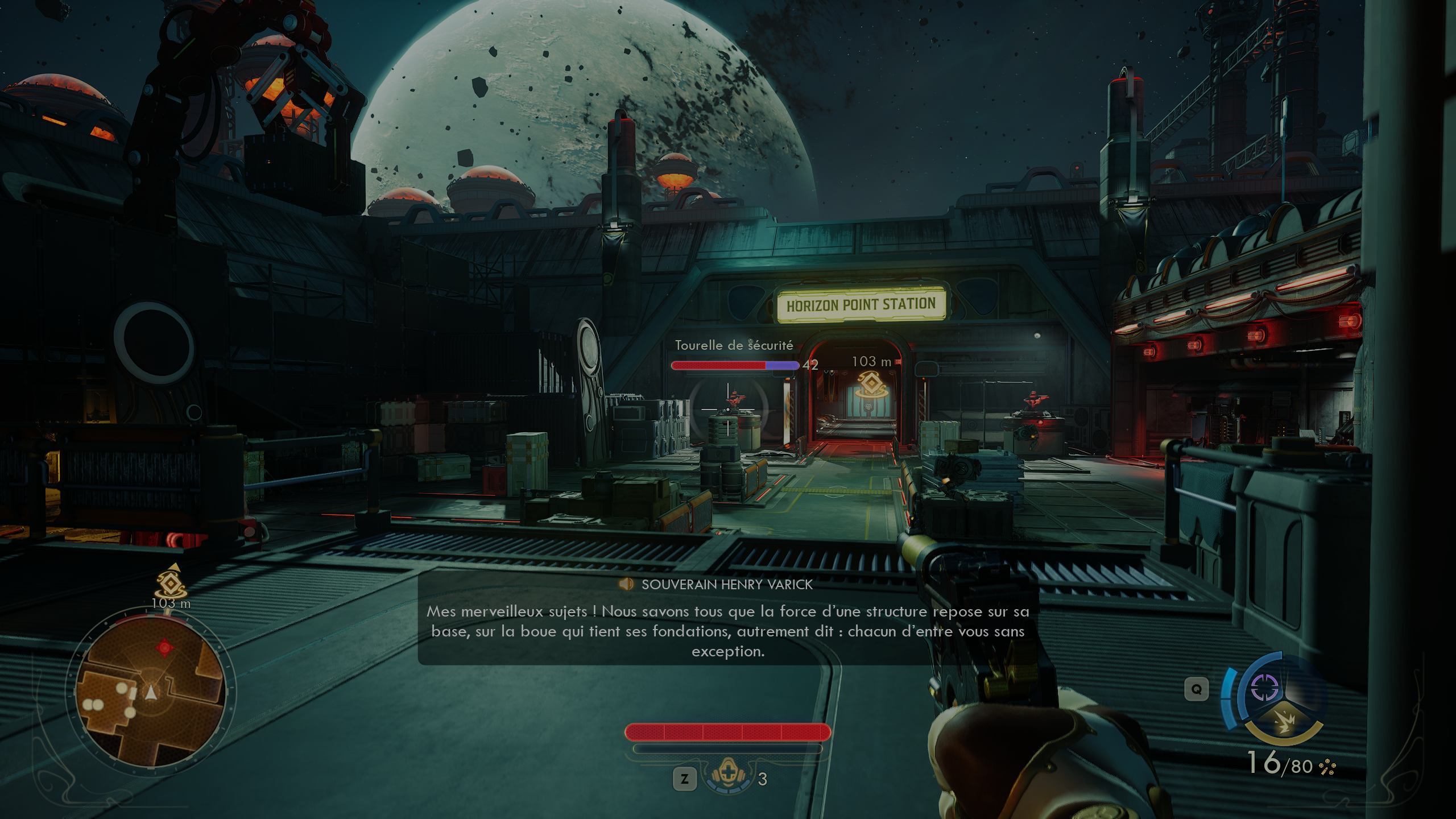Select the red enemy marker on minimap

coord(165,647)
